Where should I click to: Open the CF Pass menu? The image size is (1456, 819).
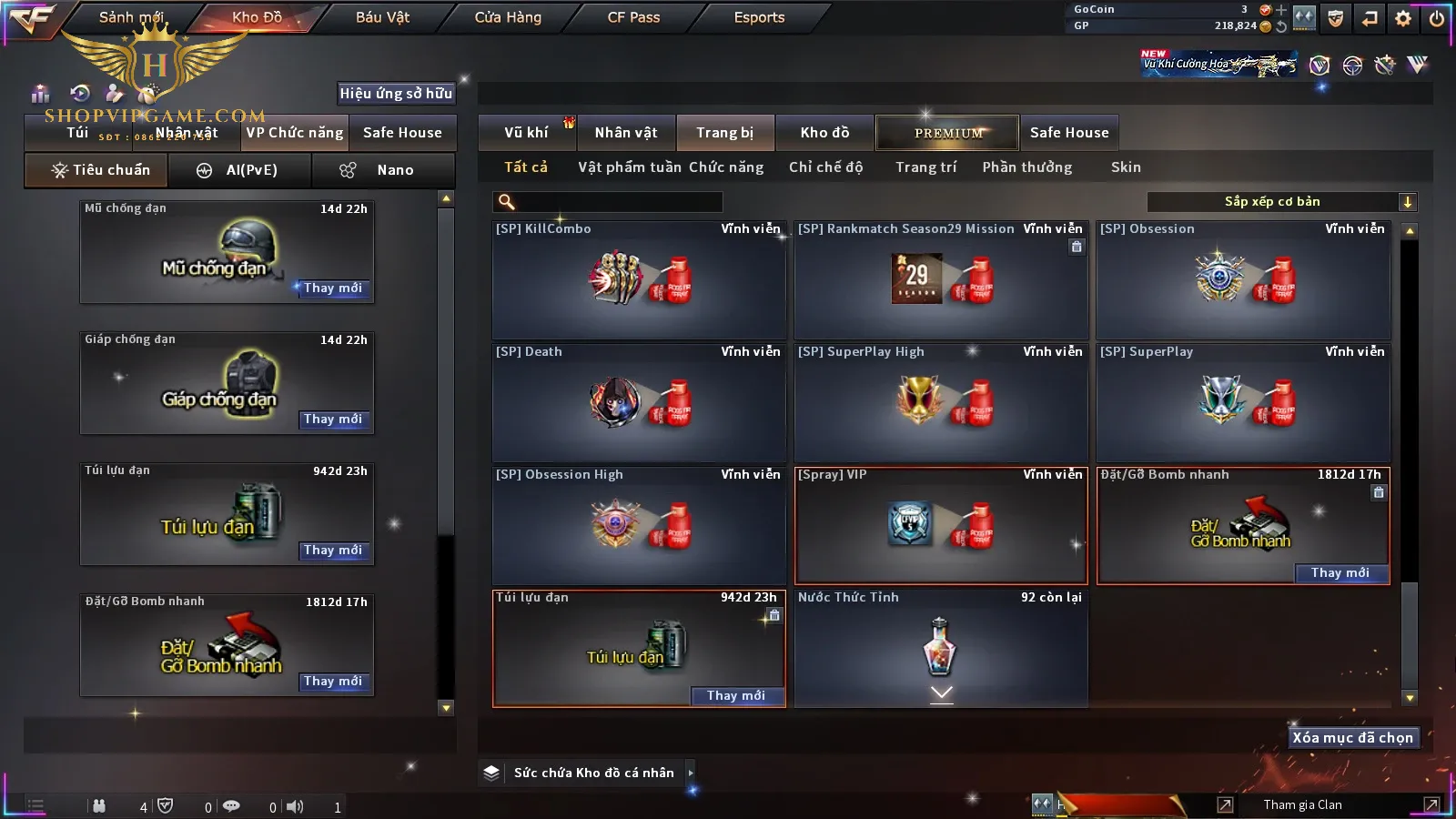[633, 17]
